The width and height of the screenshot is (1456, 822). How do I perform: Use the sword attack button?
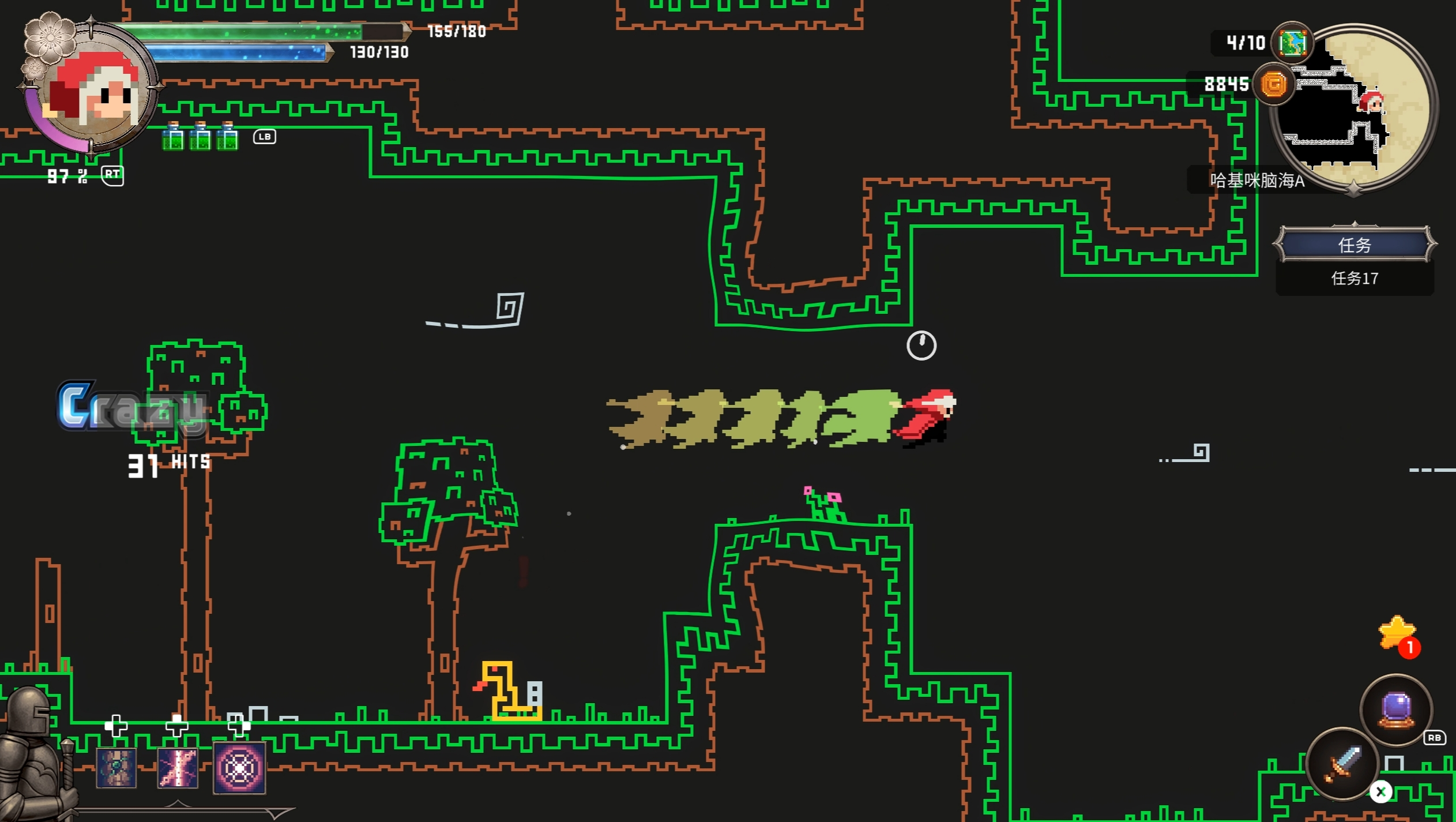(1342, 764)
